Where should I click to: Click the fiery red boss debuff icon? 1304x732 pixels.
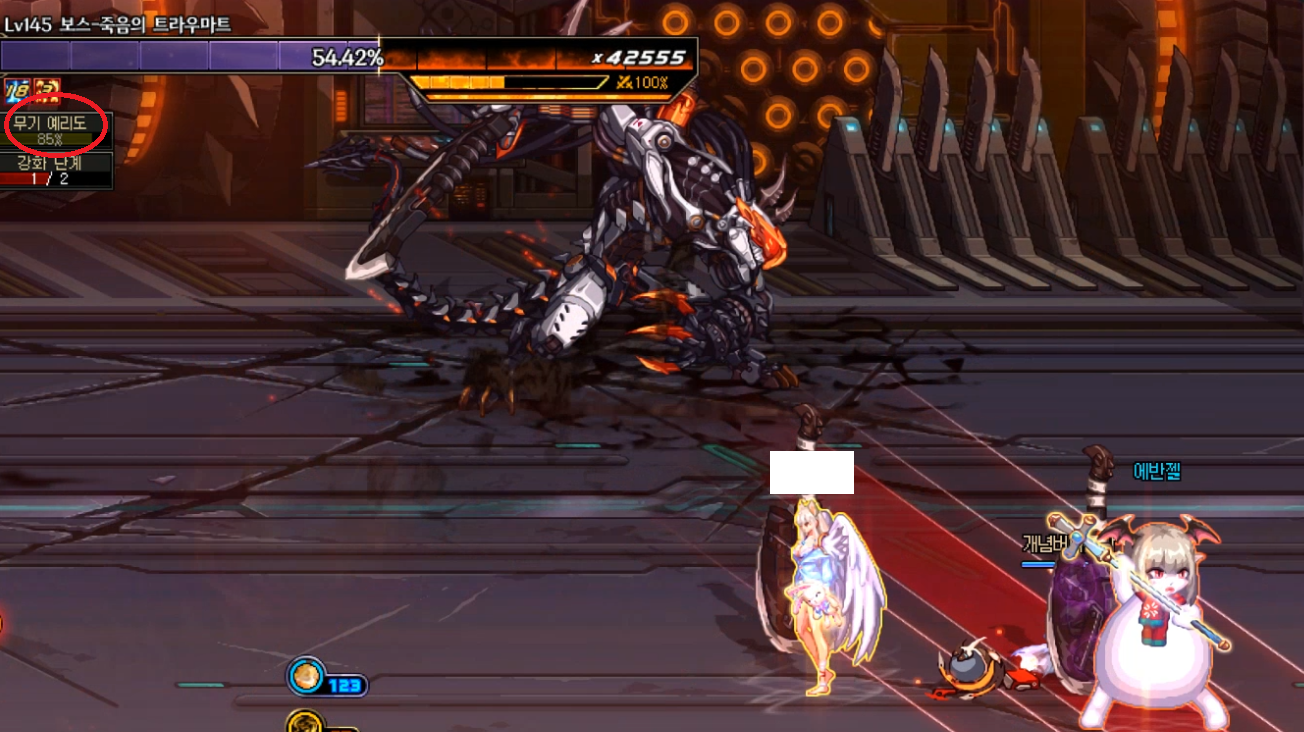[46, 91]
